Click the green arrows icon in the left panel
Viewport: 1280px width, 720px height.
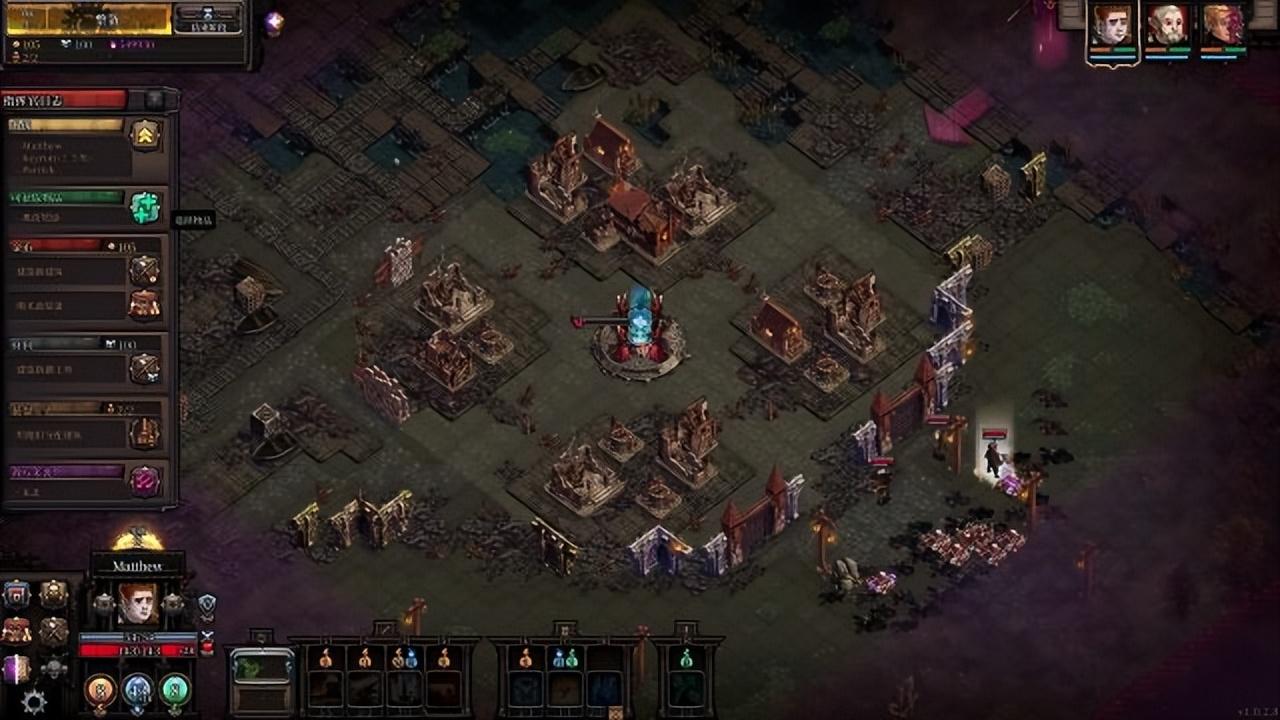pyautogui.click(x=146, y=207)
